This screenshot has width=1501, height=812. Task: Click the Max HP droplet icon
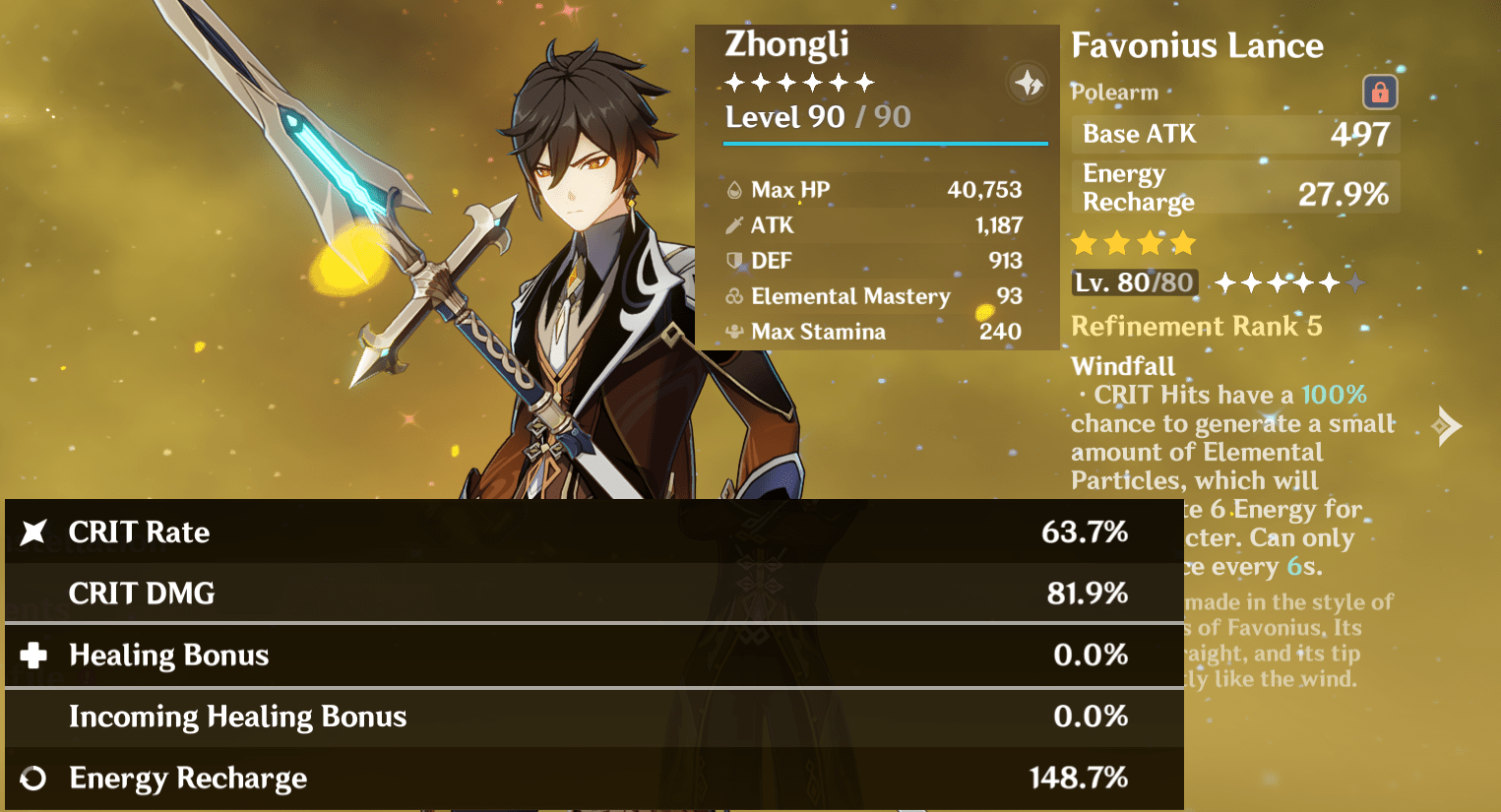click(x=732, y=189)
